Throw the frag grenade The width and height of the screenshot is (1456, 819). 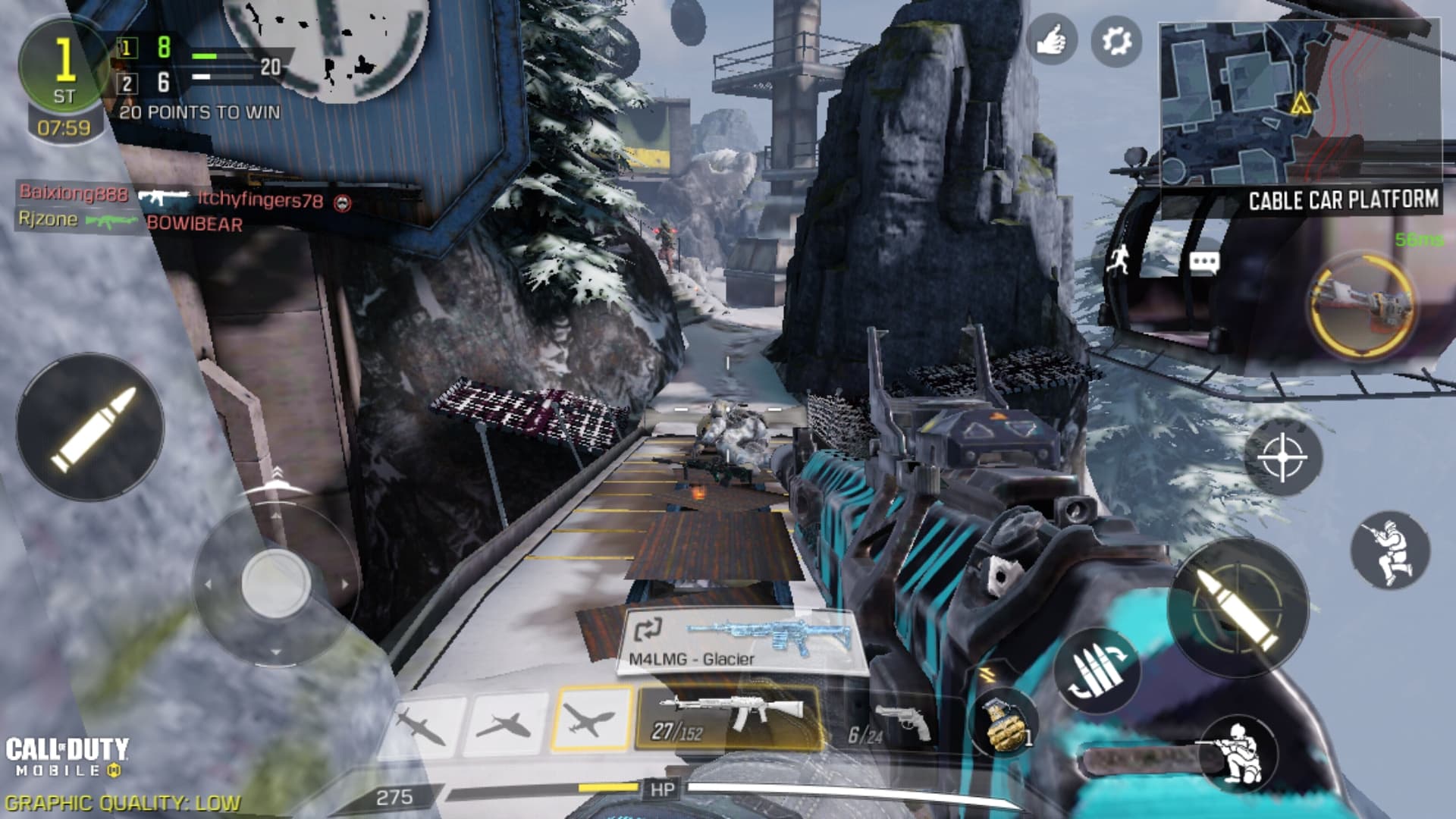[1006, 723]
